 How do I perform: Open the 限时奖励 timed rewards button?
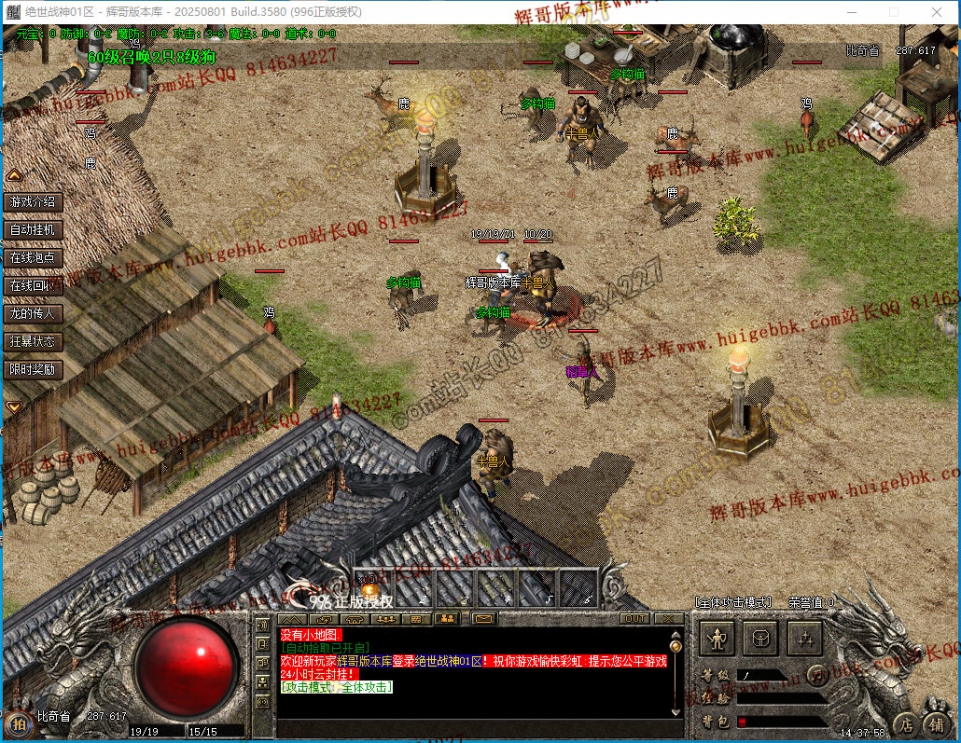(35, 370)
